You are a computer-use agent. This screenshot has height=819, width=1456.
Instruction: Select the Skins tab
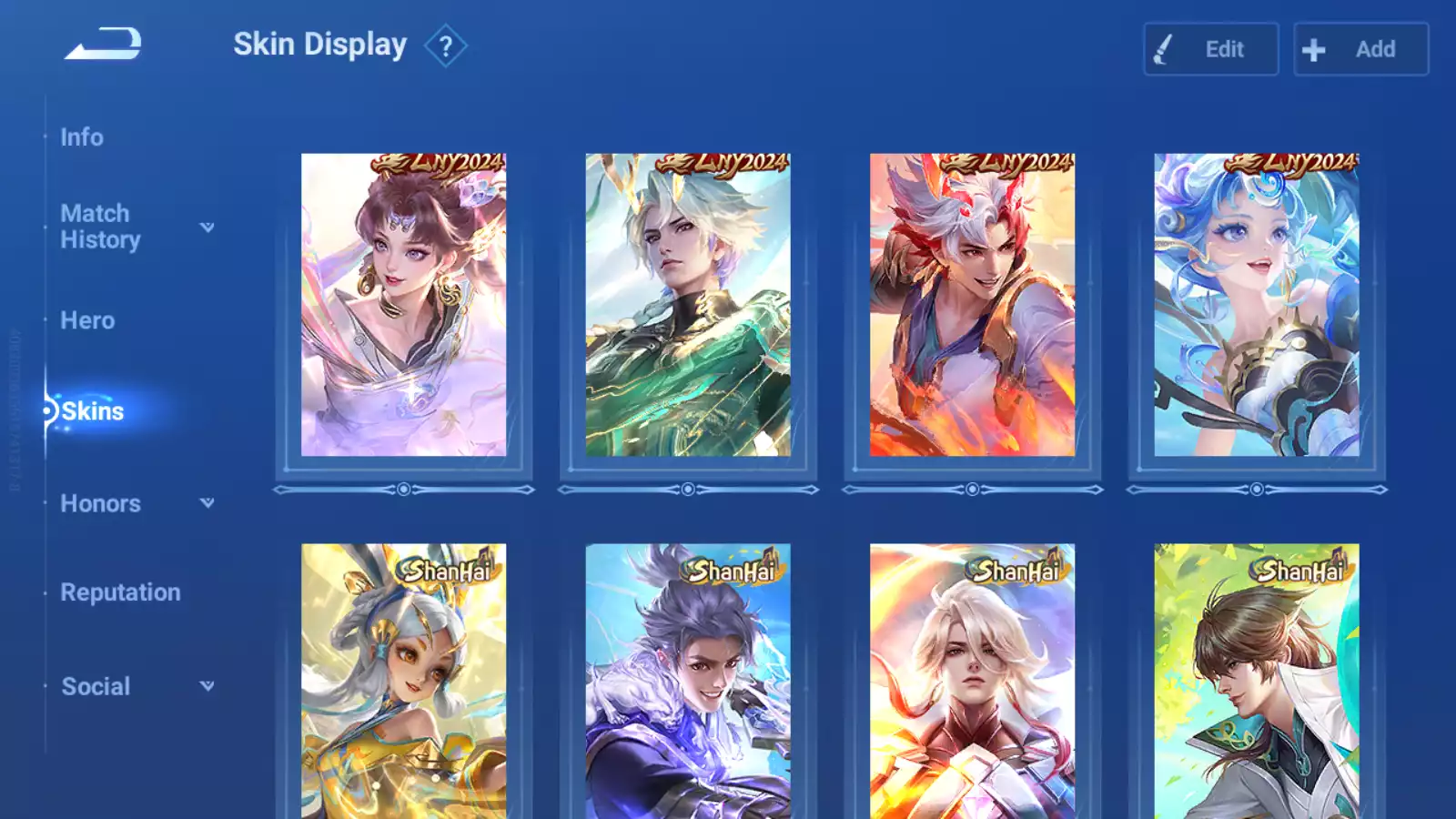92,411
